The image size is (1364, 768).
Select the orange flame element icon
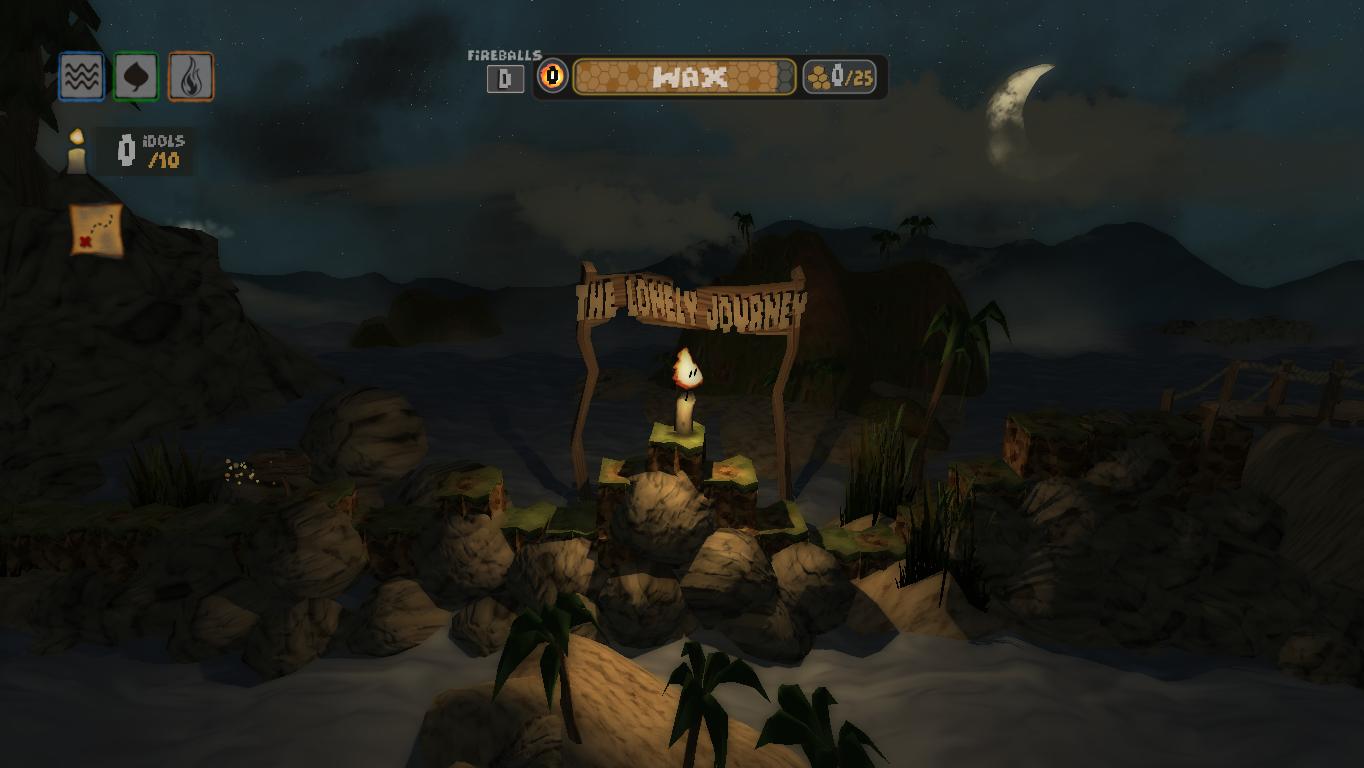tap(190, 76)
